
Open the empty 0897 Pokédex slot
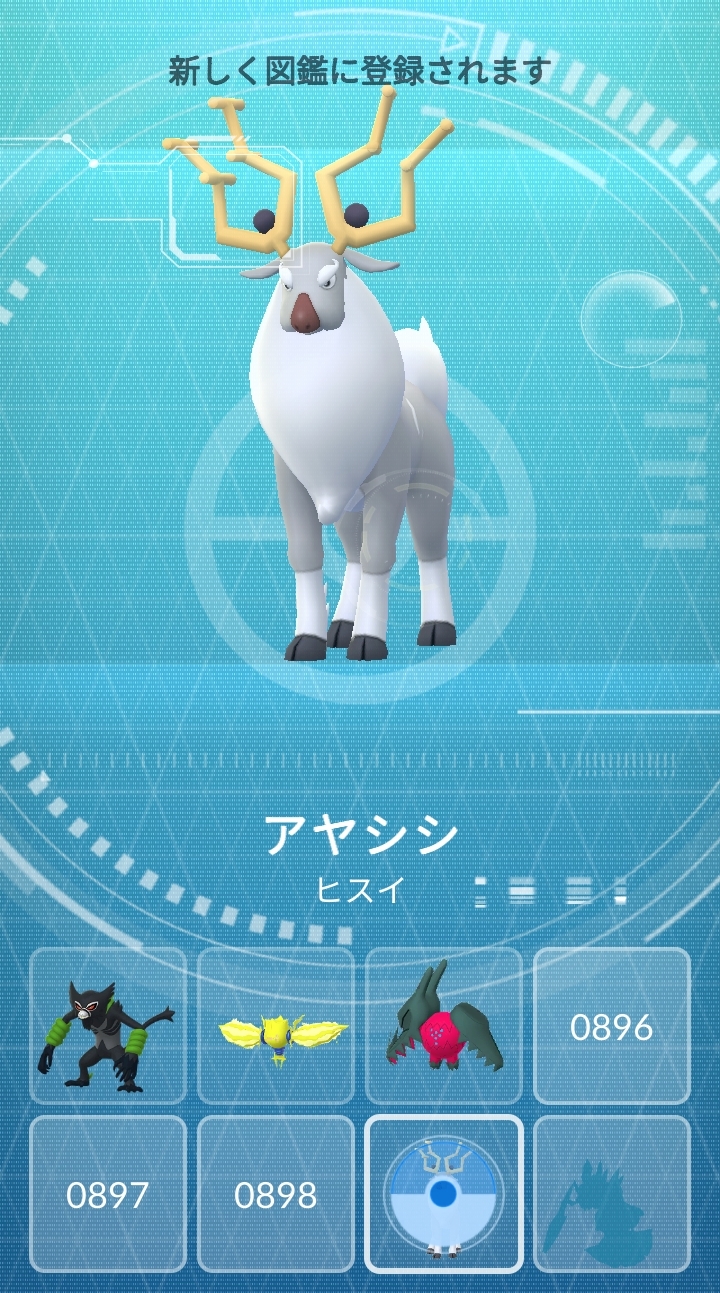(x=108, y=1194)
